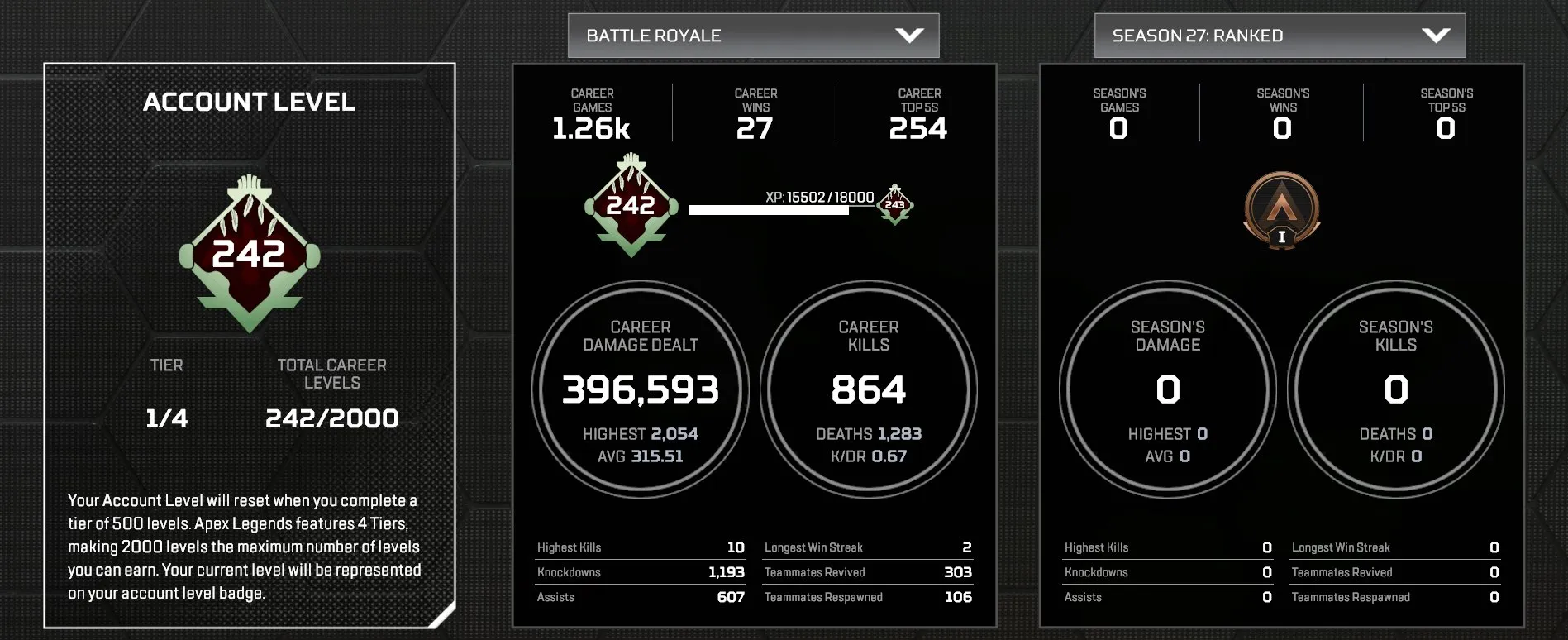Click the Teammates Revived row showing 303
Image resolution: width=1568 pixels, height=640 pixels.
[x=866, y=571]
